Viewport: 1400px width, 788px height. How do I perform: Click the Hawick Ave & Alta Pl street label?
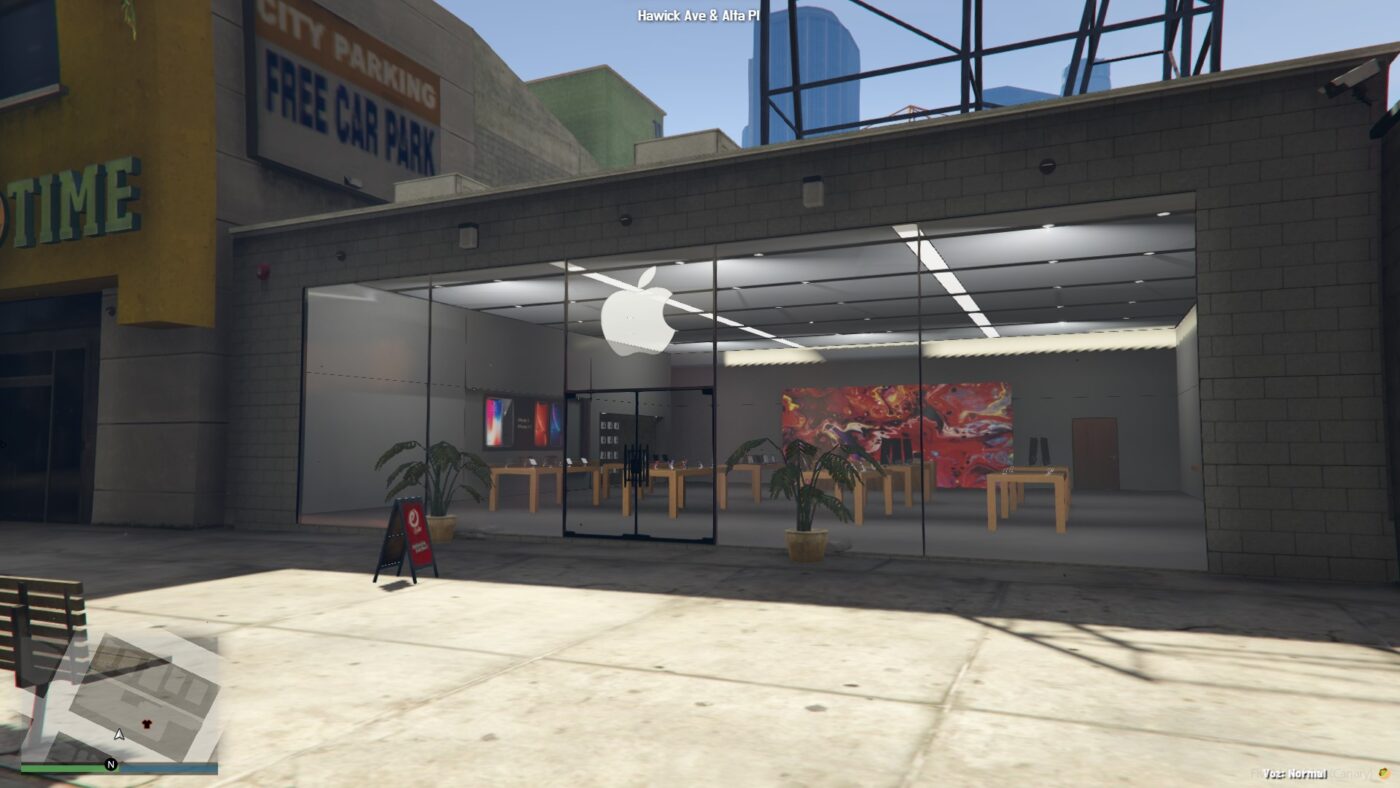[x=700, y=14]
